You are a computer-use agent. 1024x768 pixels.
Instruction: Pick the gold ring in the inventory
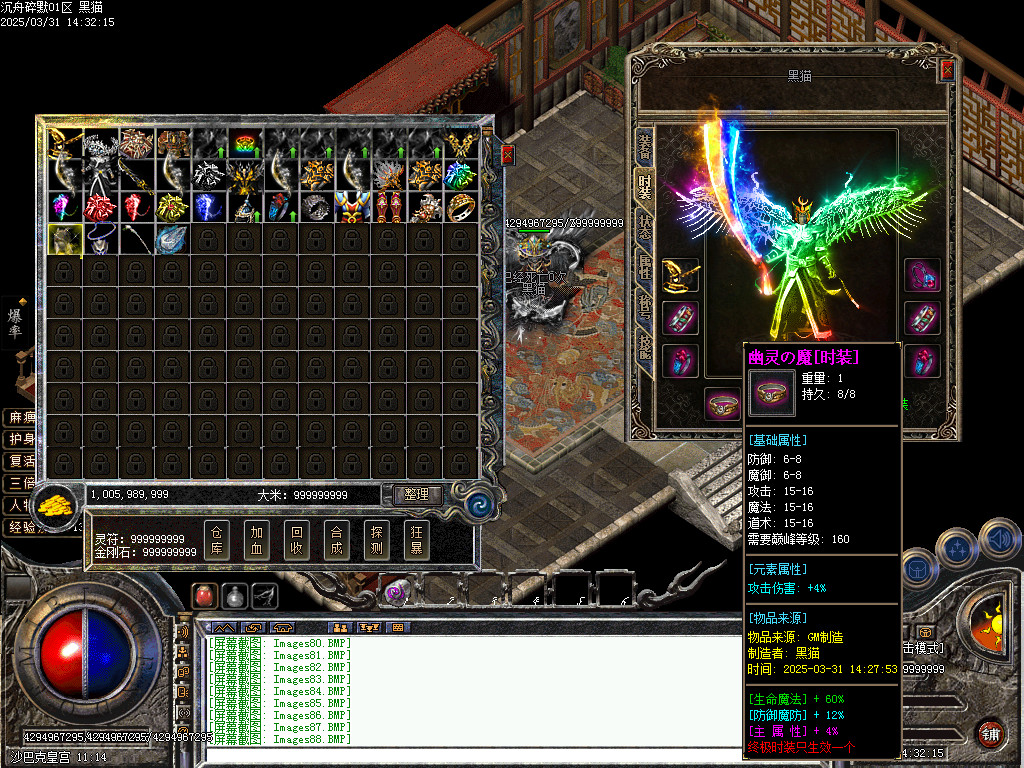click(x=461, y=207)
